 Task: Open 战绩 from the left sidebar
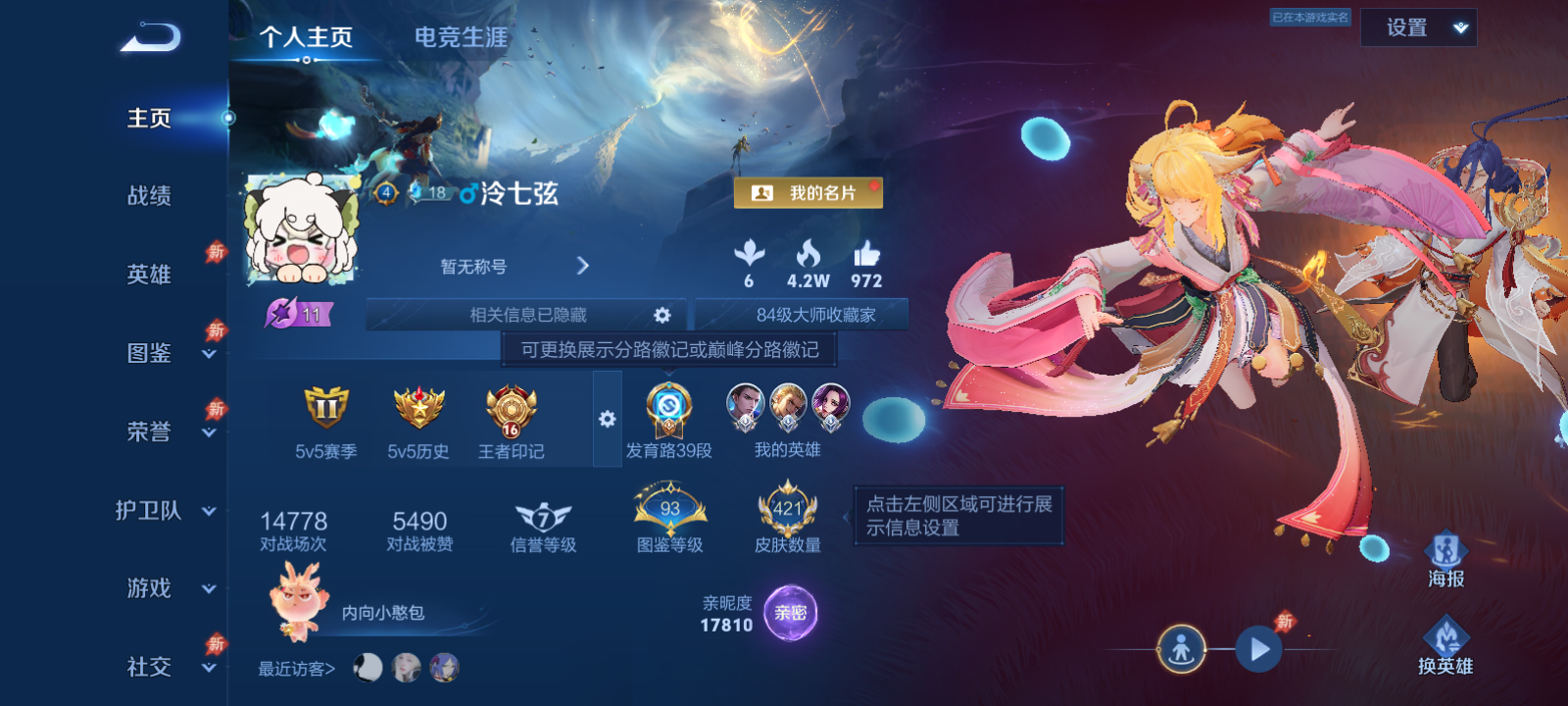[149, 197]
